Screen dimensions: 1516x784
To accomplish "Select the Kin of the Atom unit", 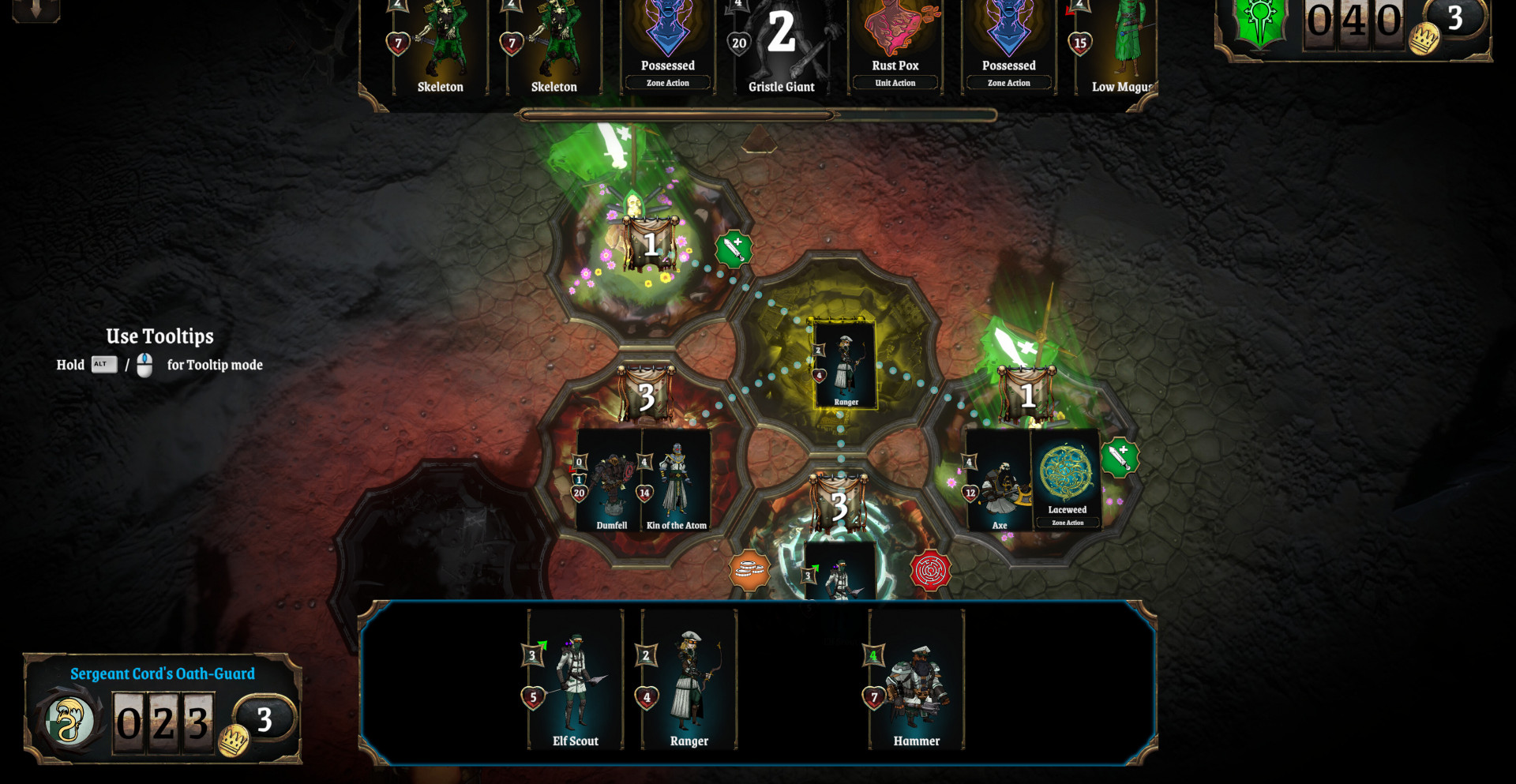I will [x=676, y=480].
